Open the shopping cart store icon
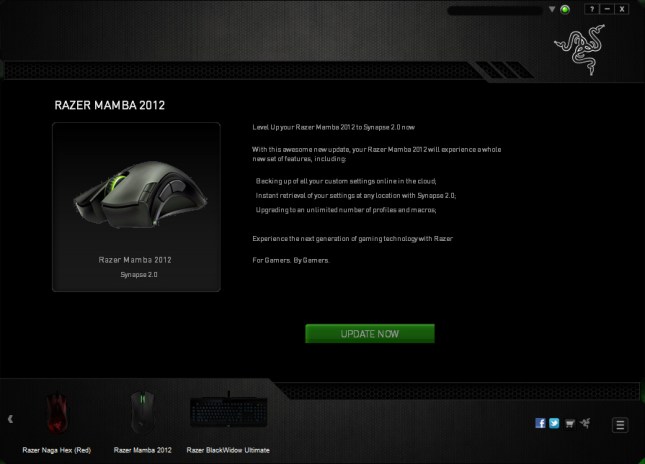This screenshot has width=645, height=464. pos(567,423)
